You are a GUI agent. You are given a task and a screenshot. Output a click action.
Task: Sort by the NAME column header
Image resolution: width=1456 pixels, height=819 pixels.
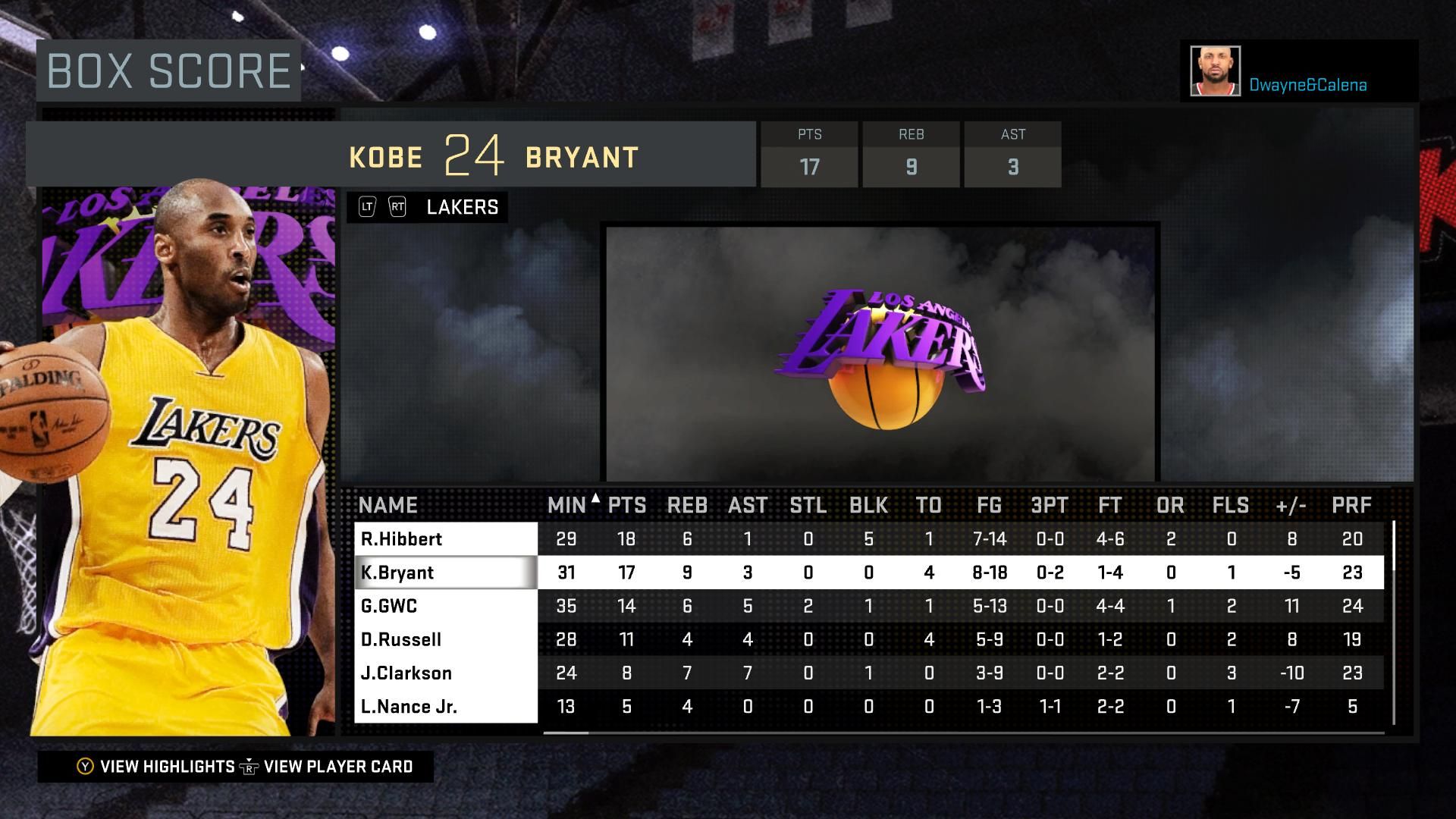click(x=388, y=505)
